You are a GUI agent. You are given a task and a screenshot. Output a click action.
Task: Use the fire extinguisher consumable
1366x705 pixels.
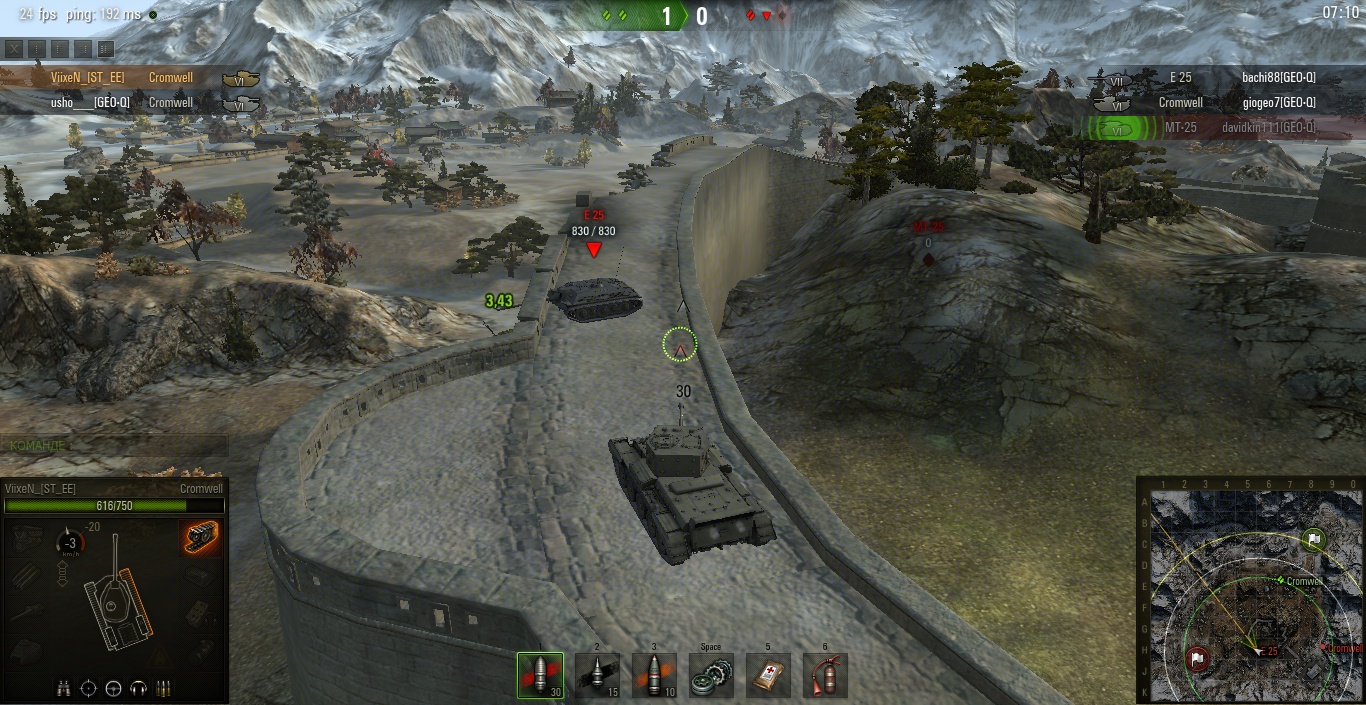coord(825,675)
